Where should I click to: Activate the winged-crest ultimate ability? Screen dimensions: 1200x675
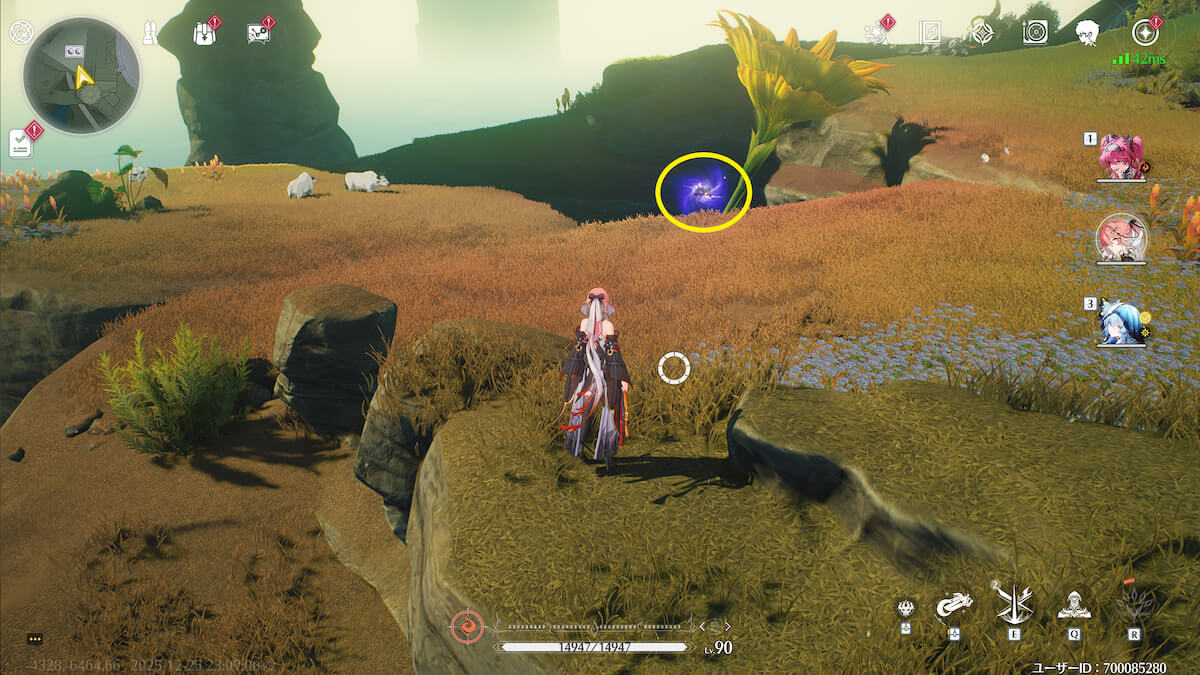click(x=1133, y=603)
